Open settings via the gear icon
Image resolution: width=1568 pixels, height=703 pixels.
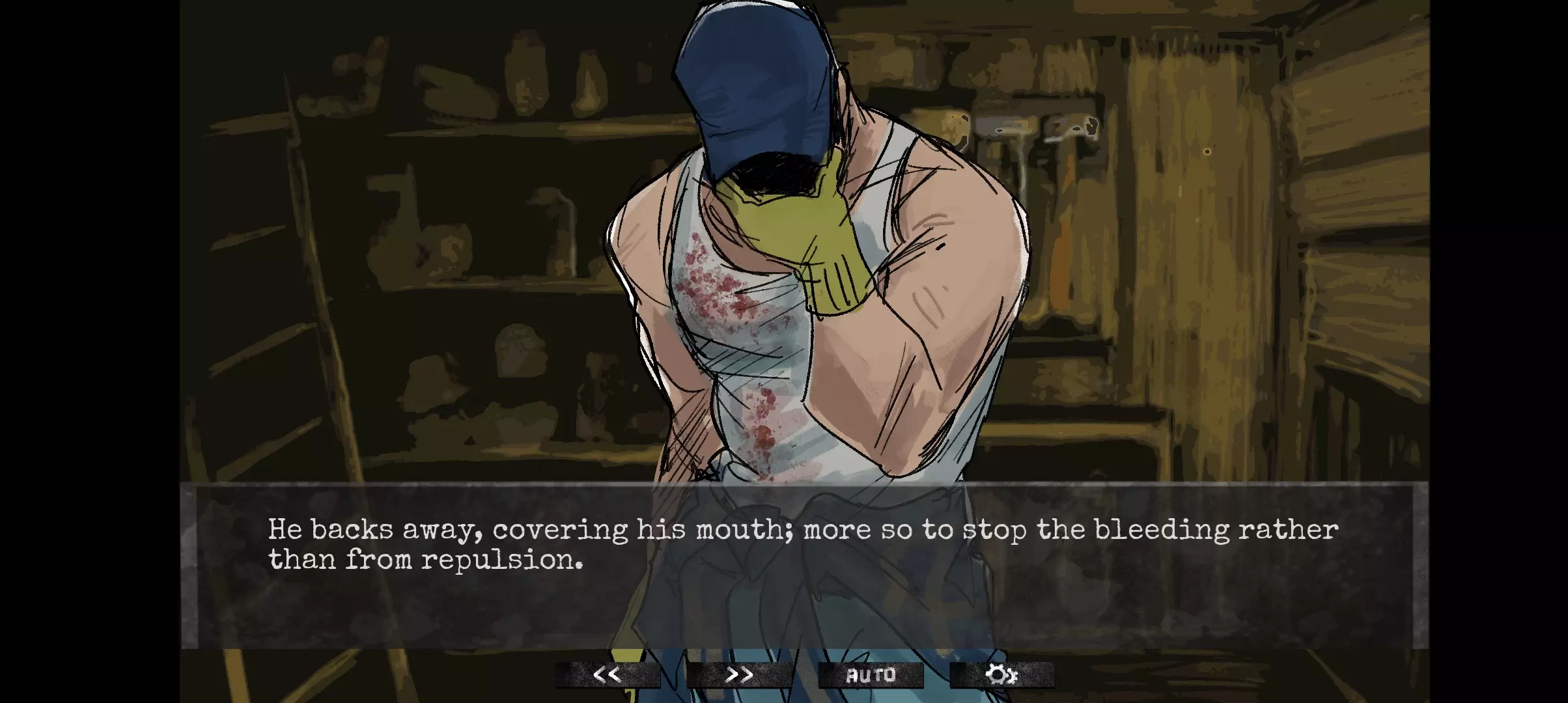[x=1001, y=675]
